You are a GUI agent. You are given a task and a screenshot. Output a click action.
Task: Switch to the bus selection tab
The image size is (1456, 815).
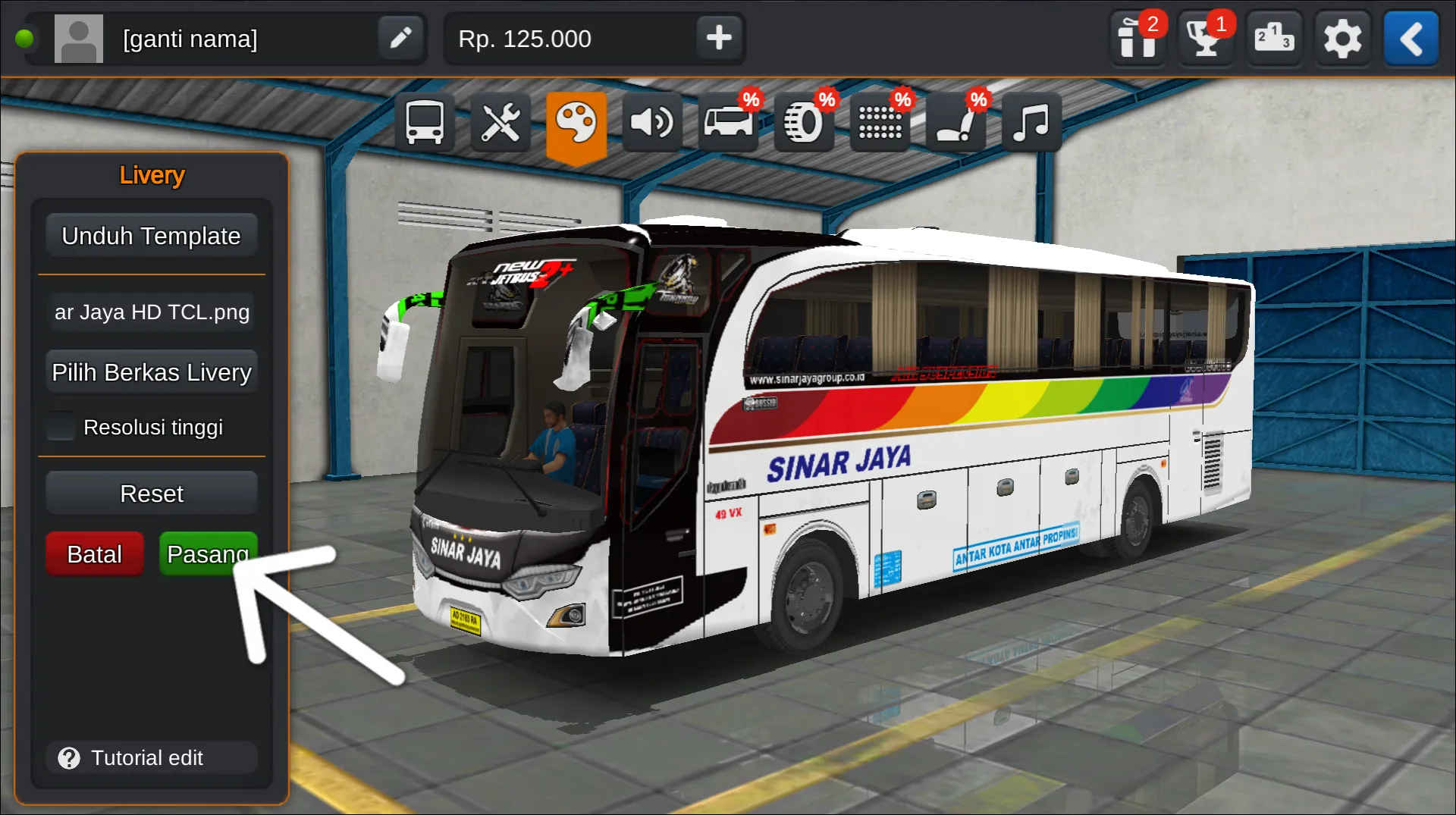pos(425,122)
